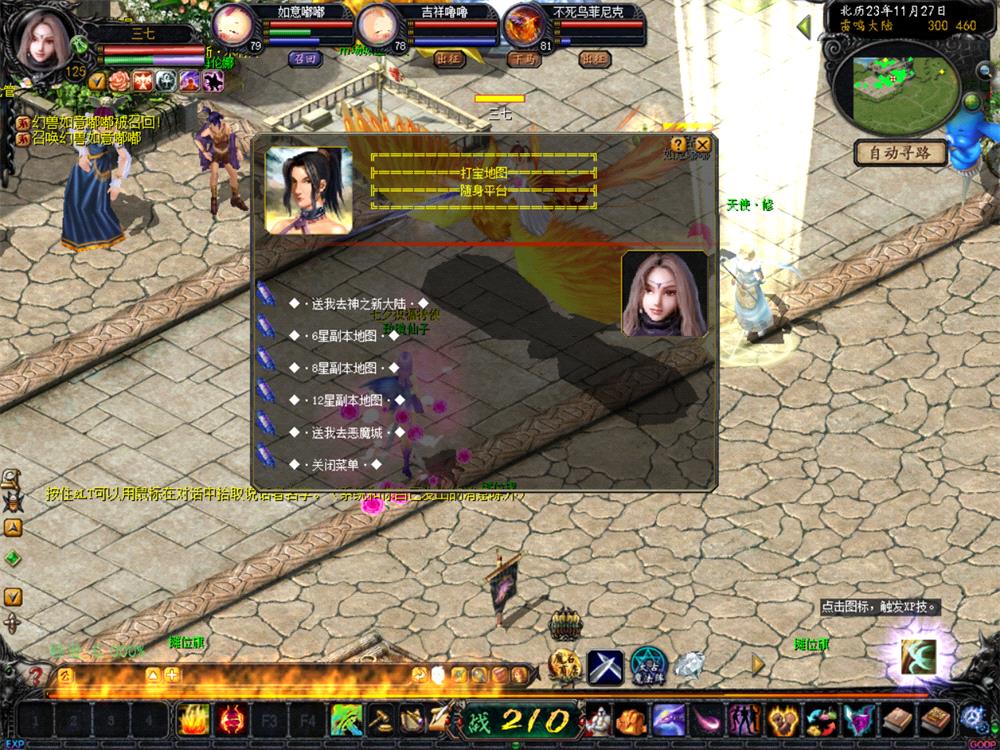Choose the 送我去神之新大陆 dialogue option
The width and height of the screenshot is (1000, 750).
[358, 303]
